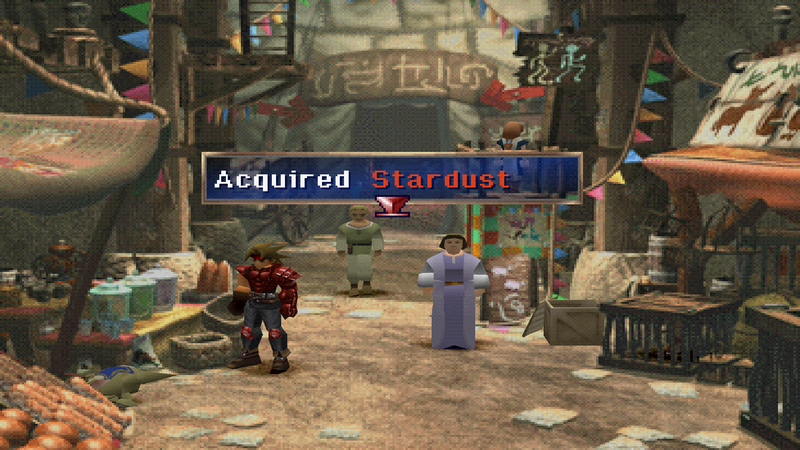Screen dimensions: 800x450
Task: Dismiss the Acquired Stardust message box
Action: click(391, 179)
